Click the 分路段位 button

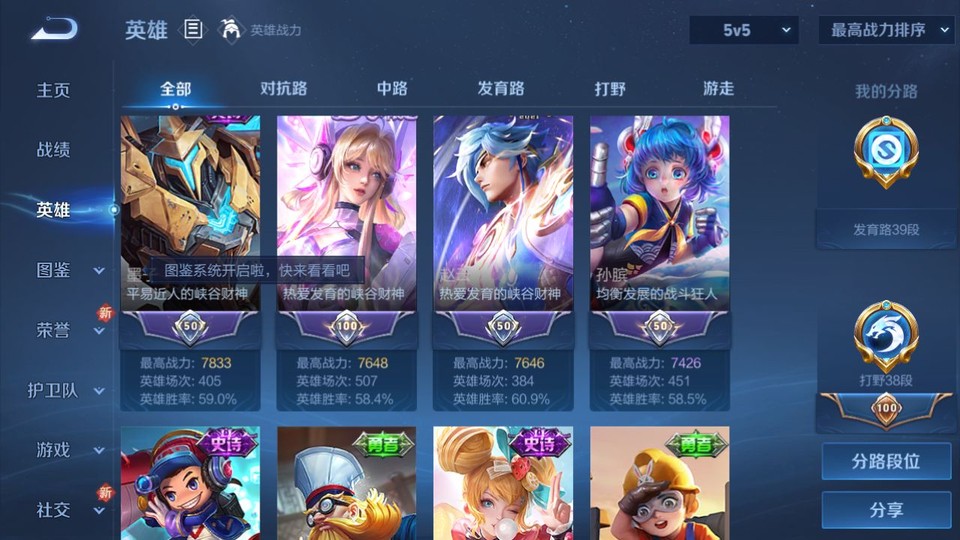(886, 462)
